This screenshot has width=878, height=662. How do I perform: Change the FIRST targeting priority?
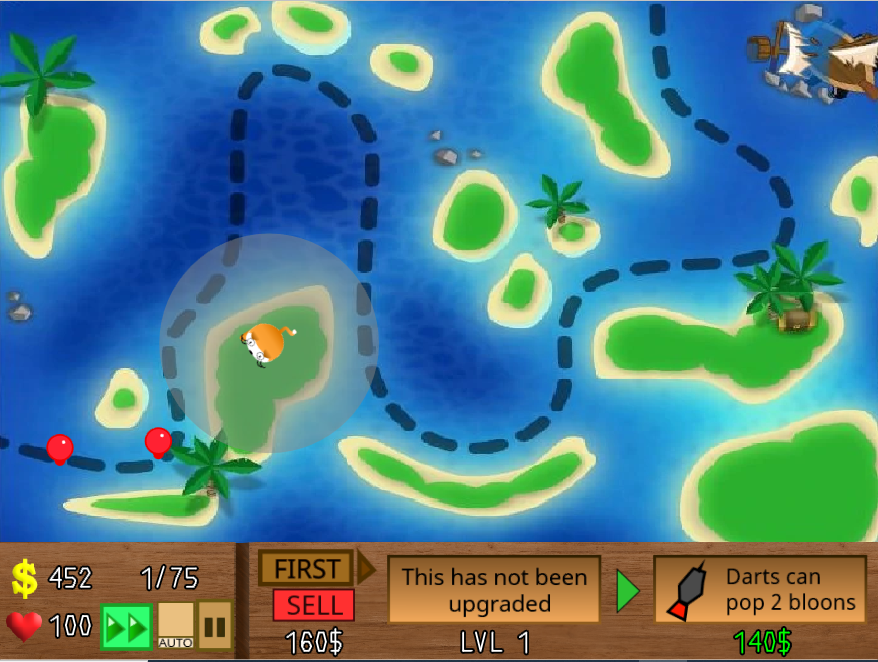pos(306,569)
